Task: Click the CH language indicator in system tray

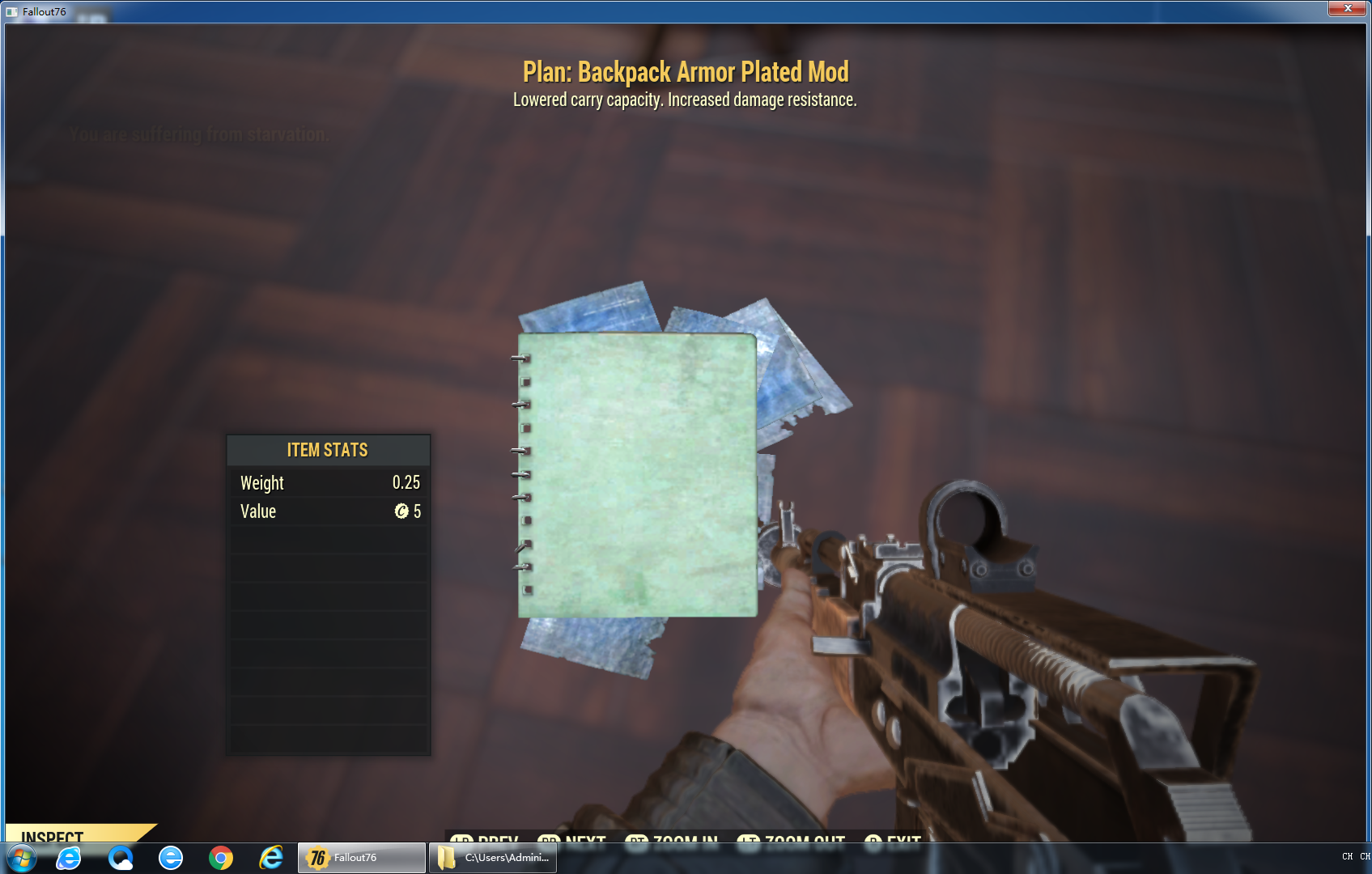Action: [x=1347, y=856]
